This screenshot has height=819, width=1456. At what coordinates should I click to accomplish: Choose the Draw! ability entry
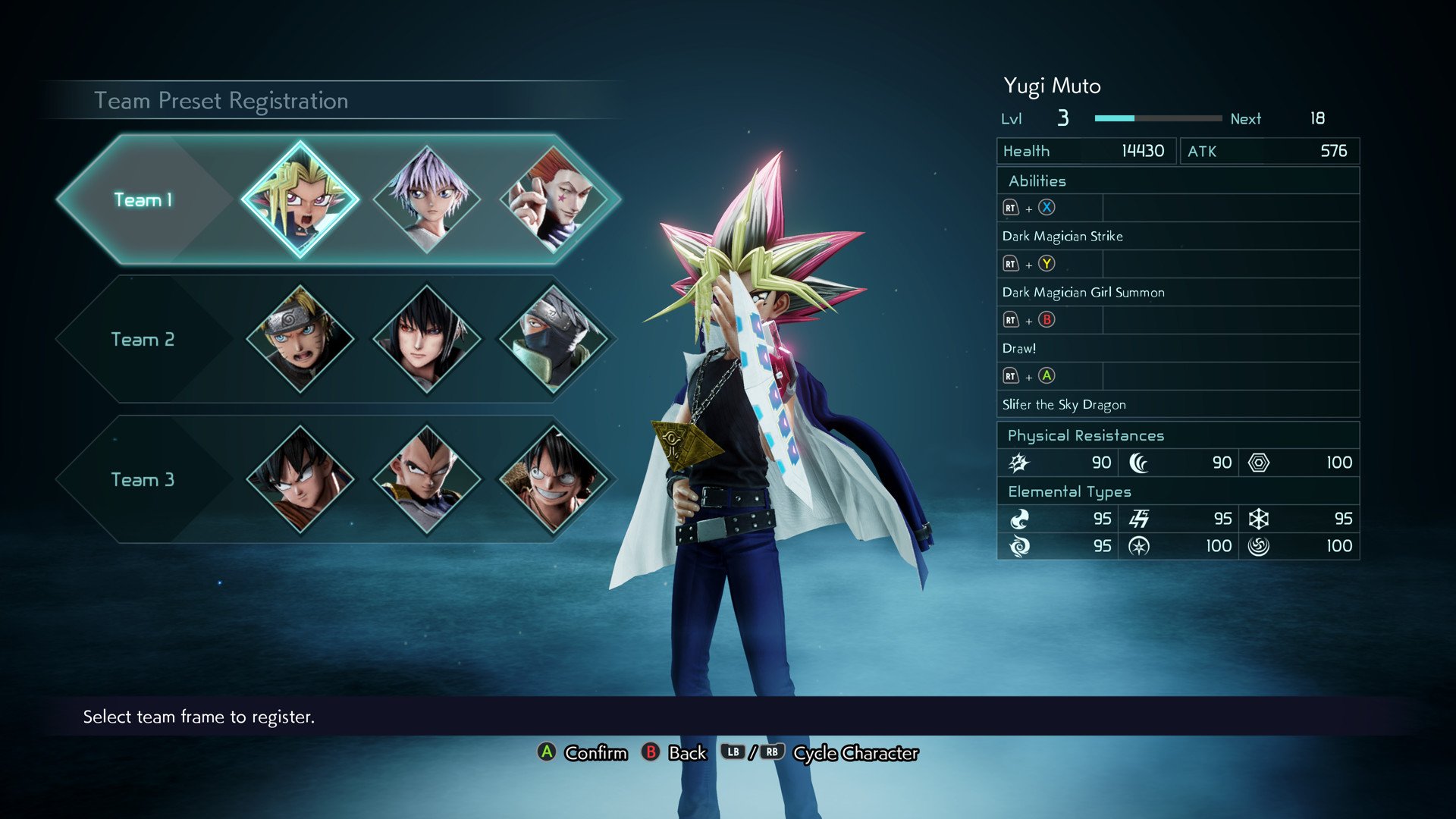[1019, 349]
